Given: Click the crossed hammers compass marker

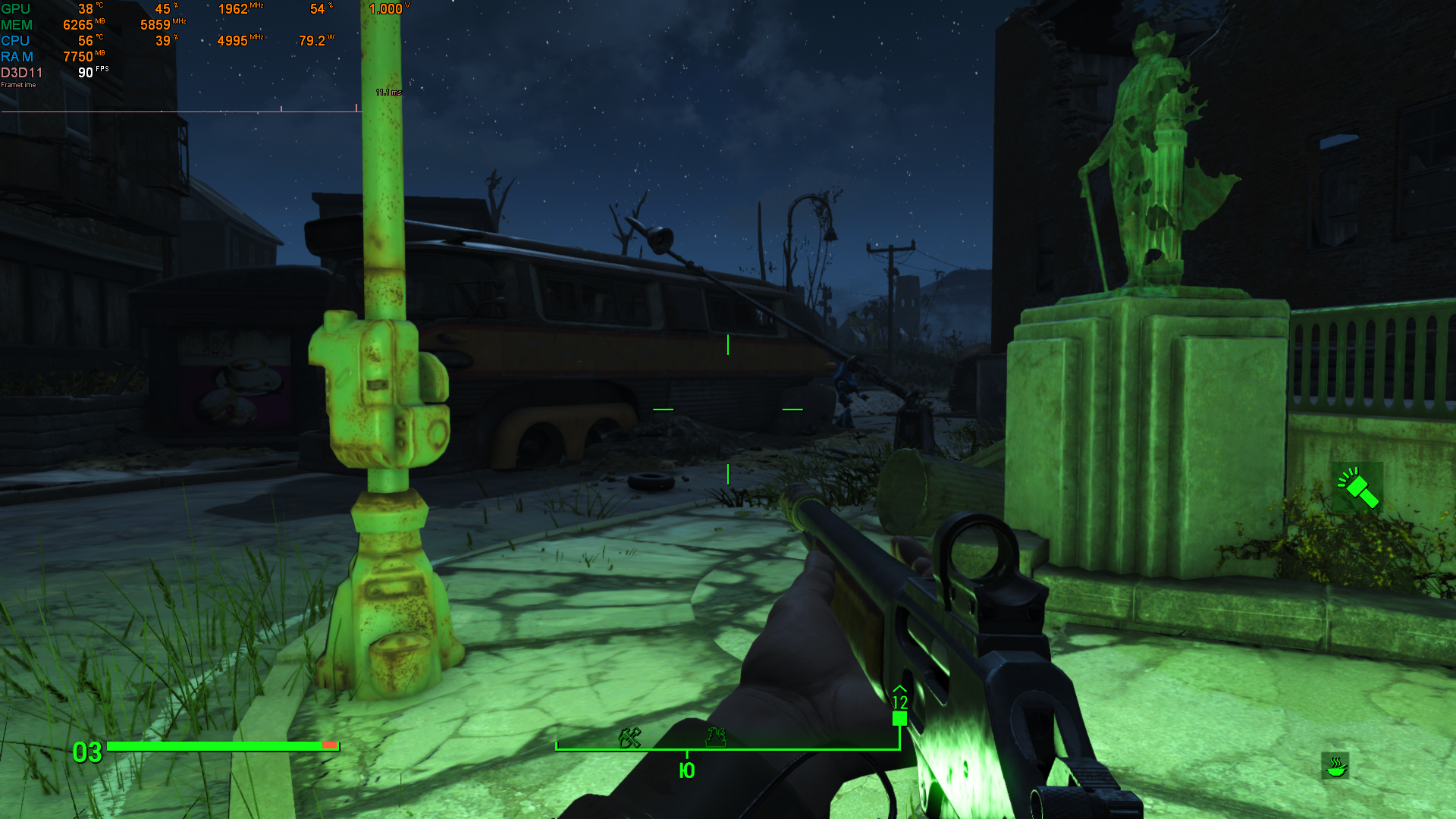Looking at the screenshot, I should pyautogui.click(x=629, y=736).
